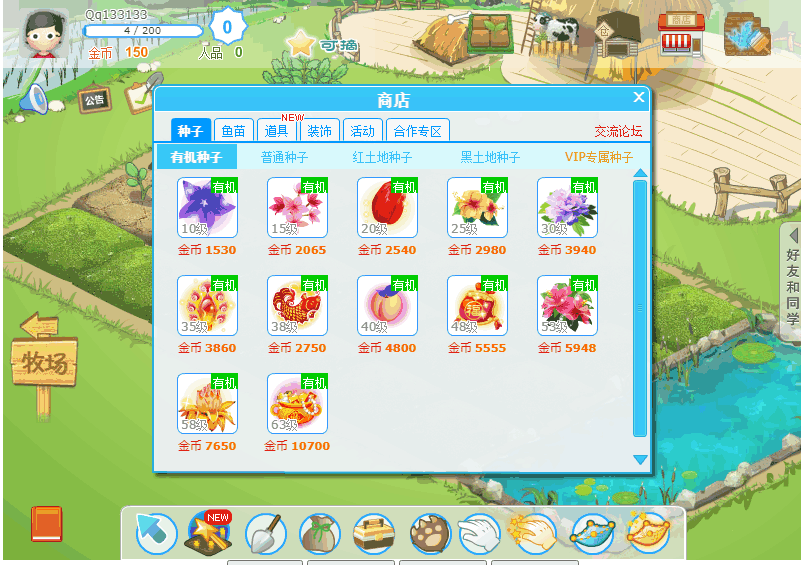This screenshot has height=565, width=801.
Task: Show the 红土地种子 category
Action: click(382, 157)
